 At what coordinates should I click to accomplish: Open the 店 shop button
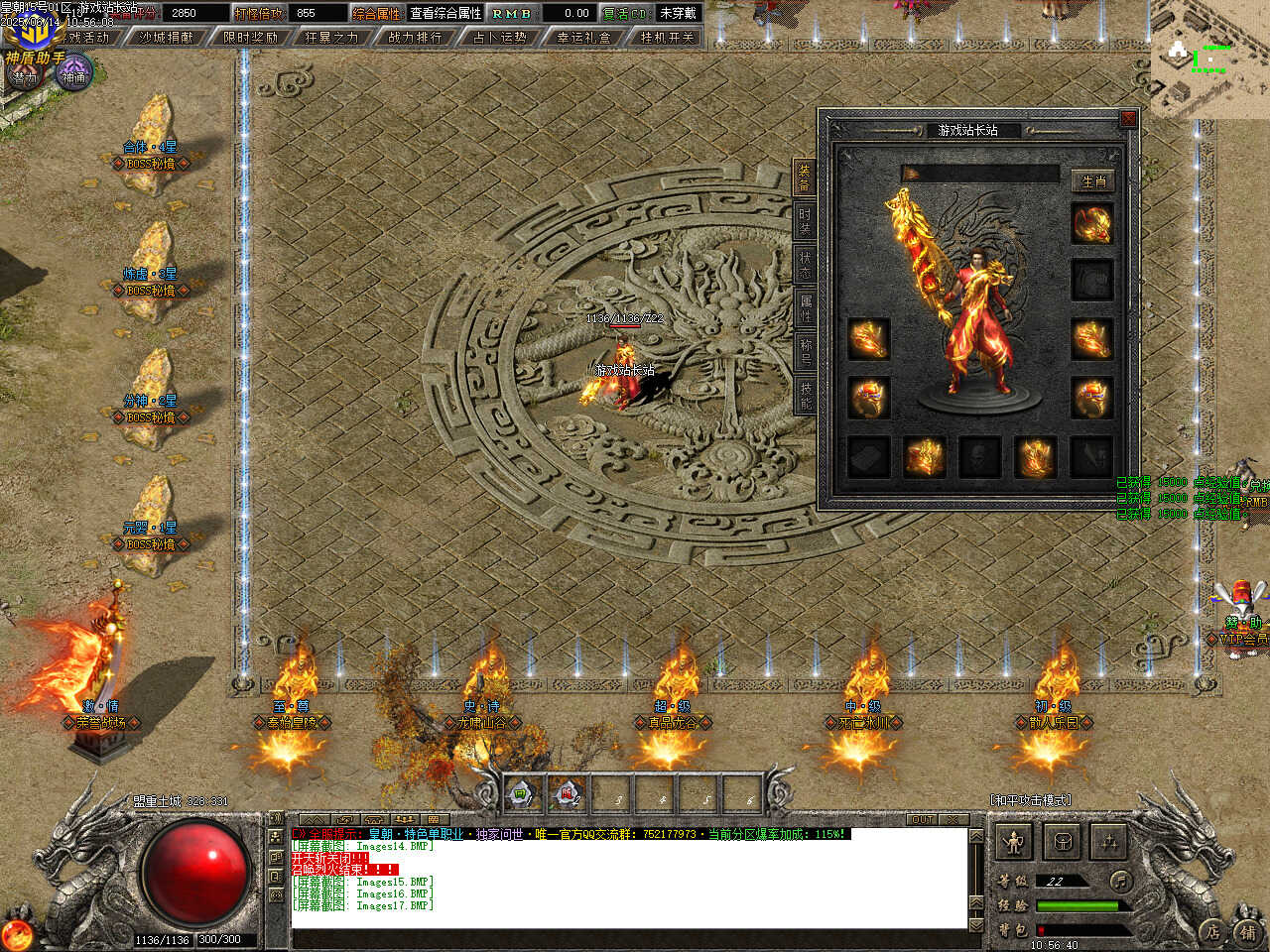coord(1212,931)
